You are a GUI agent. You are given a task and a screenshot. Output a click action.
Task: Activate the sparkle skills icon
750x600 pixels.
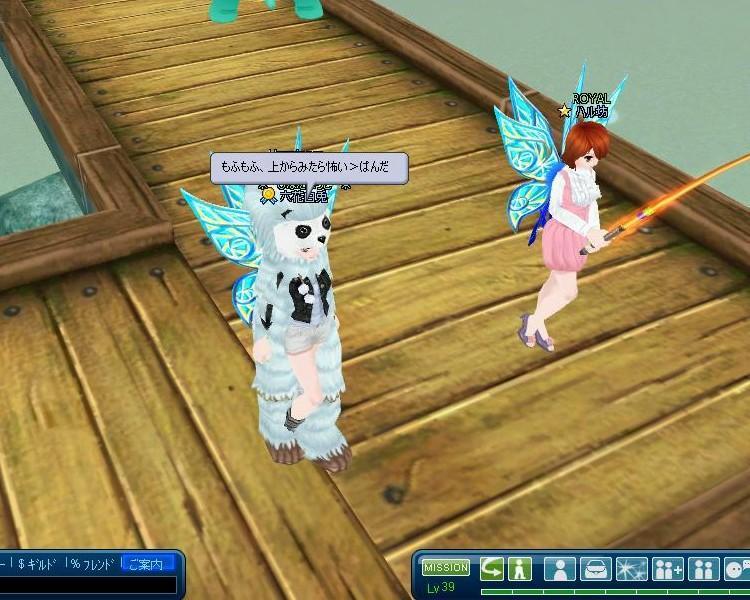(632, 569)
